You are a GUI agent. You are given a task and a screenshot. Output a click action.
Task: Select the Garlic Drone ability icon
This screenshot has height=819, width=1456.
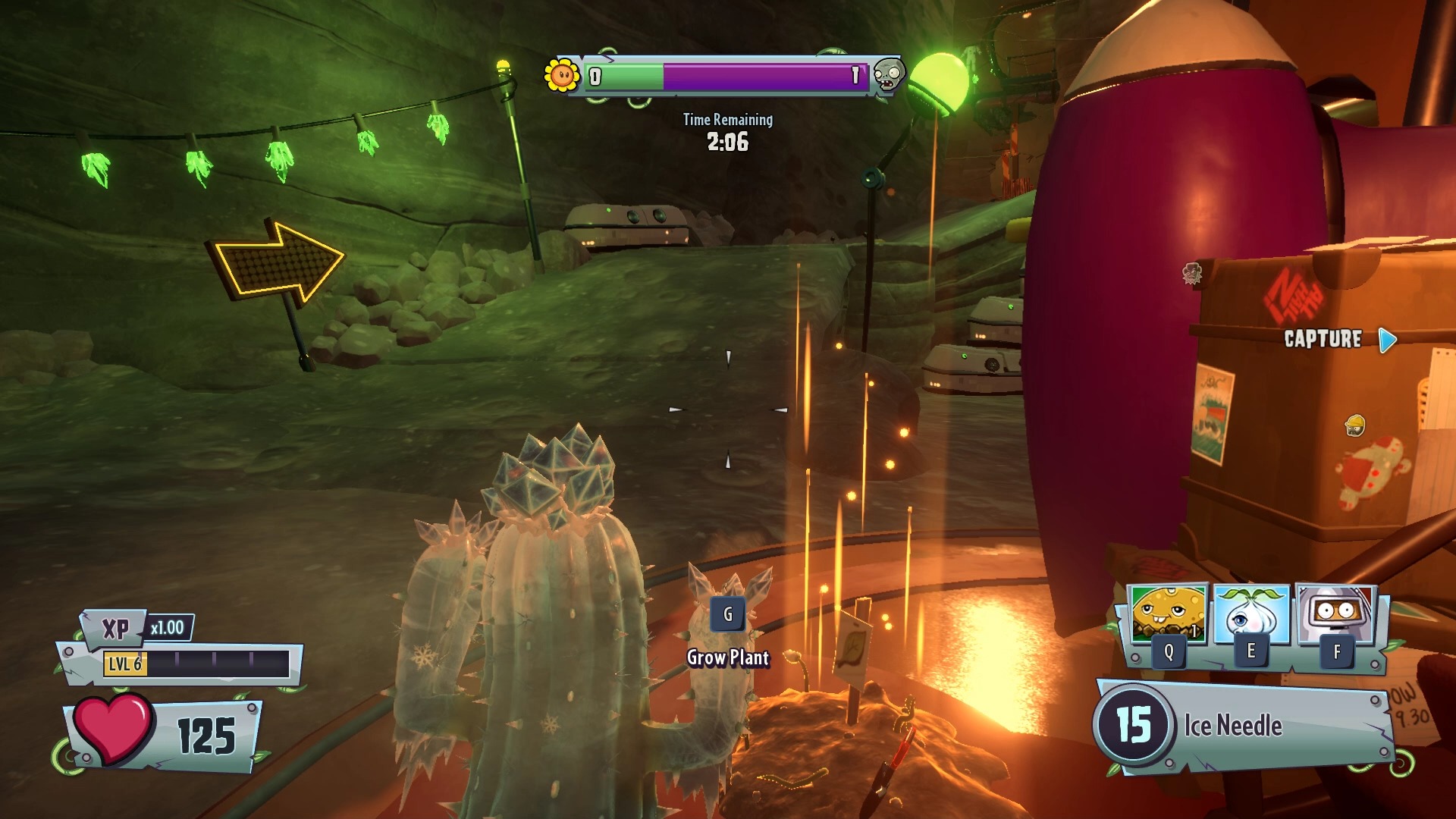pyautogui.click(x=1251, y=613)
